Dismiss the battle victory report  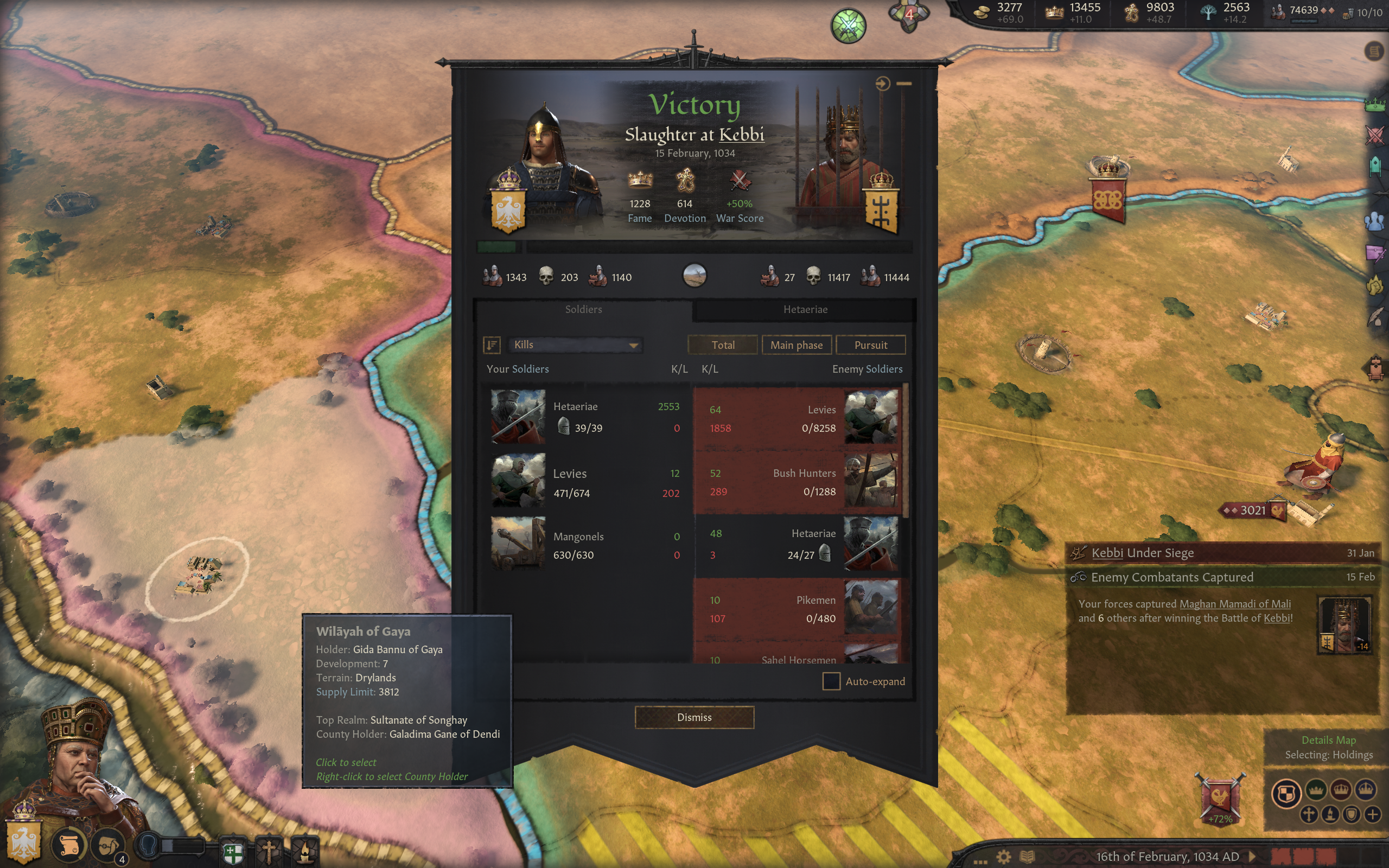(694, 717)
